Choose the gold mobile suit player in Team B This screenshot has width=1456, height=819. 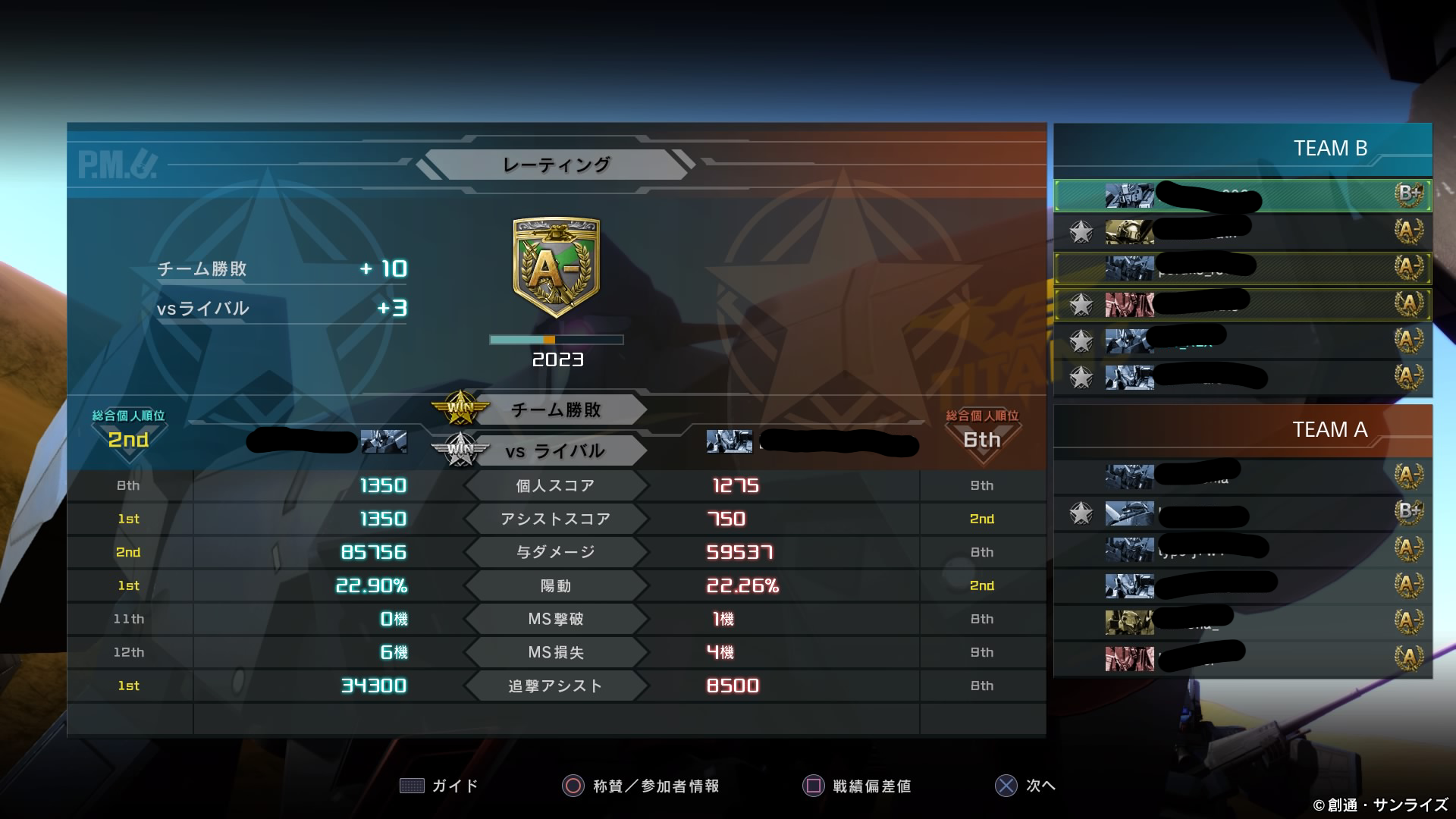pyautogui.click(x=1242, y=231)
